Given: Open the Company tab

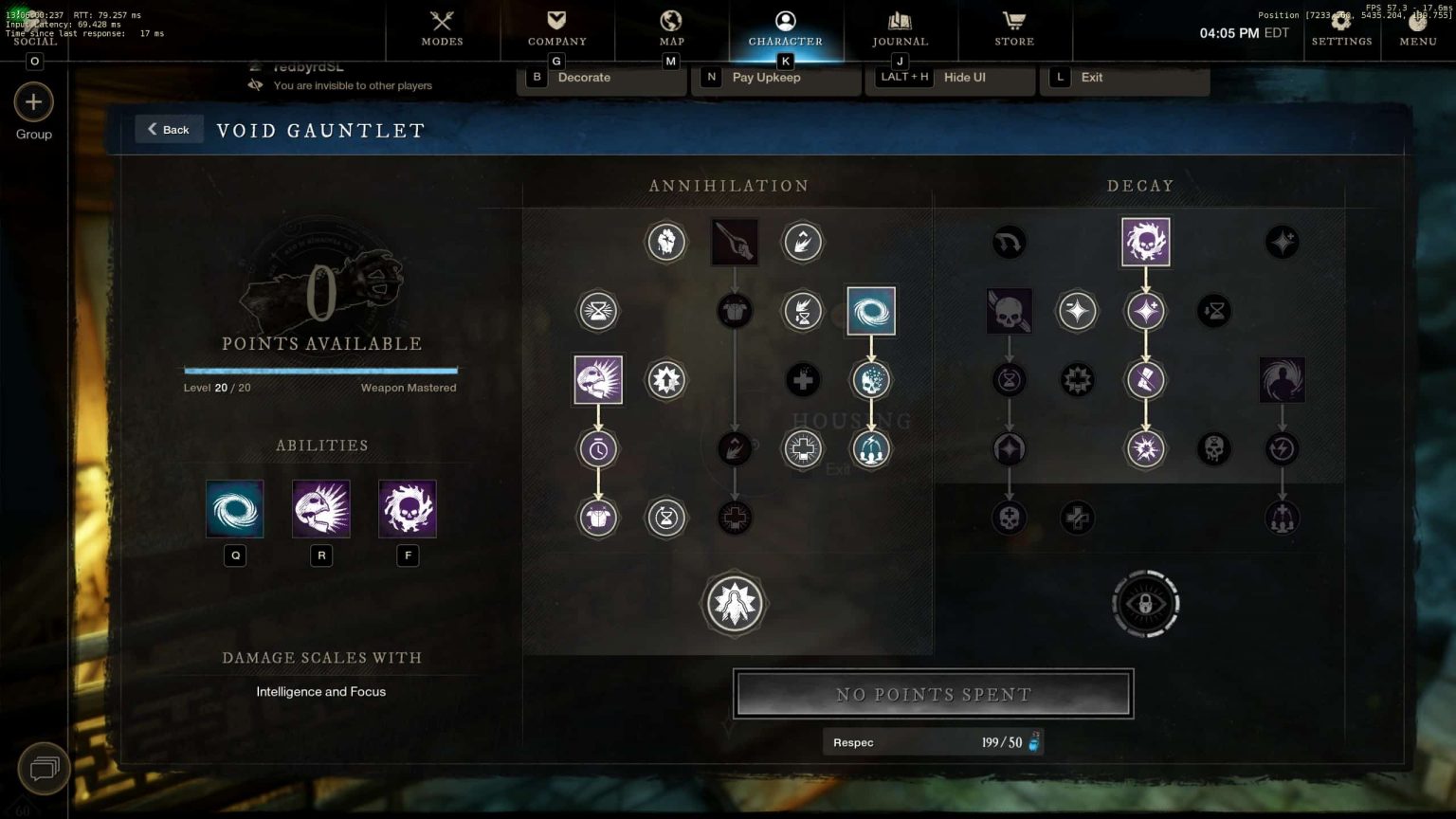Looking at the screenshot, I should pos(556,28).
